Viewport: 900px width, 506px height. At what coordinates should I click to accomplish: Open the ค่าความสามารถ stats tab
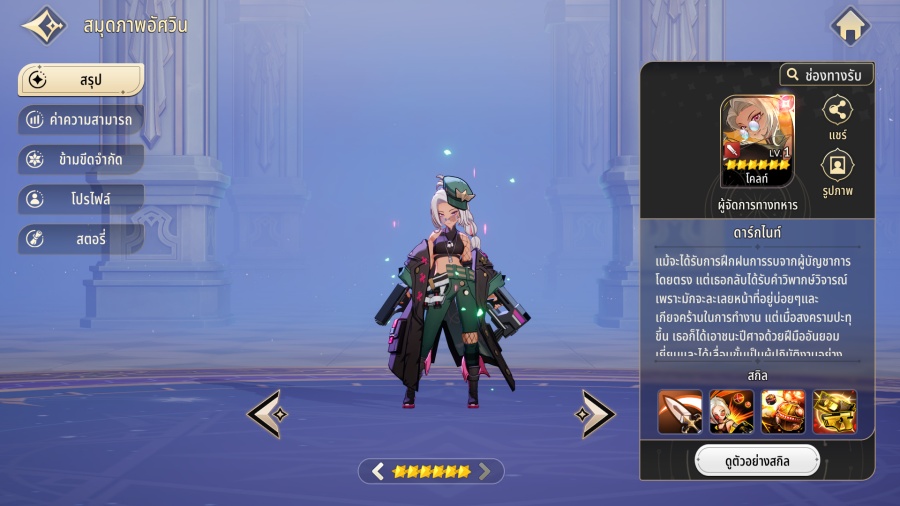click(x=81, y=120)
